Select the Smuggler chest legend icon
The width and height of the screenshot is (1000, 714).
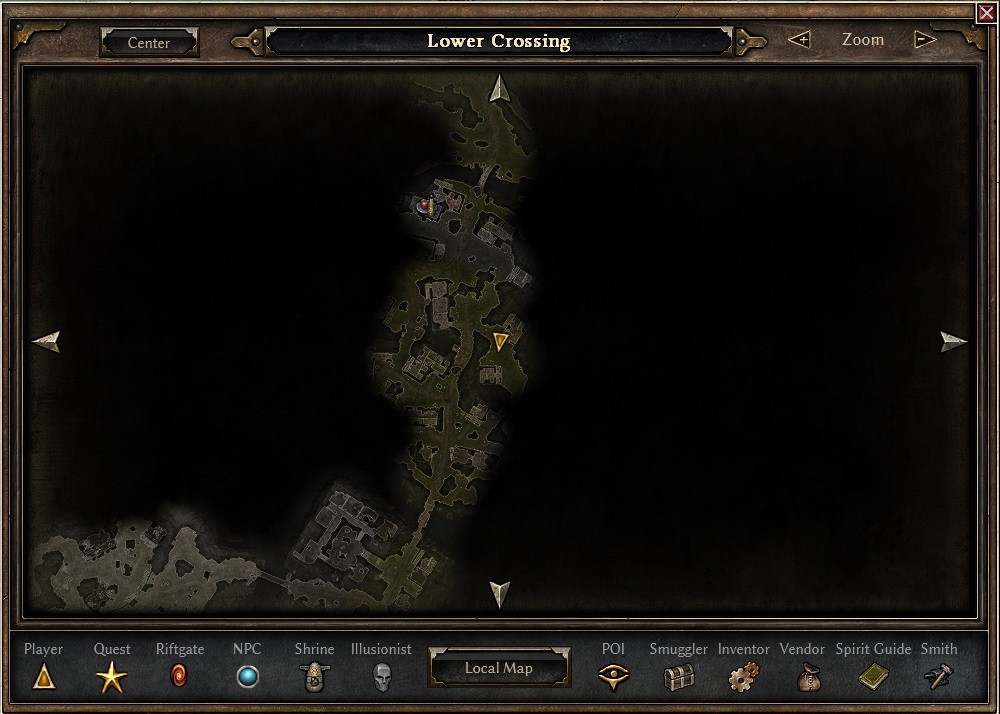(678, 678)
